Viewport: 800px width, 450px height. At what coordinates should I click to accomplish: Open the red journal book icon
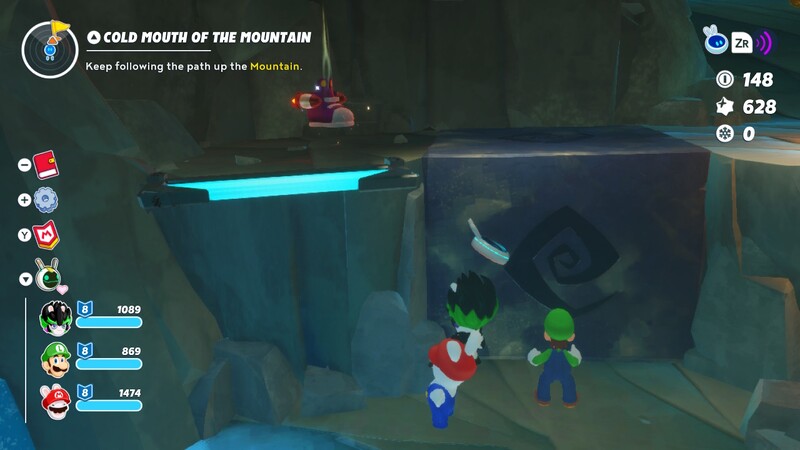pyautogui.click(x=46, y=164)
